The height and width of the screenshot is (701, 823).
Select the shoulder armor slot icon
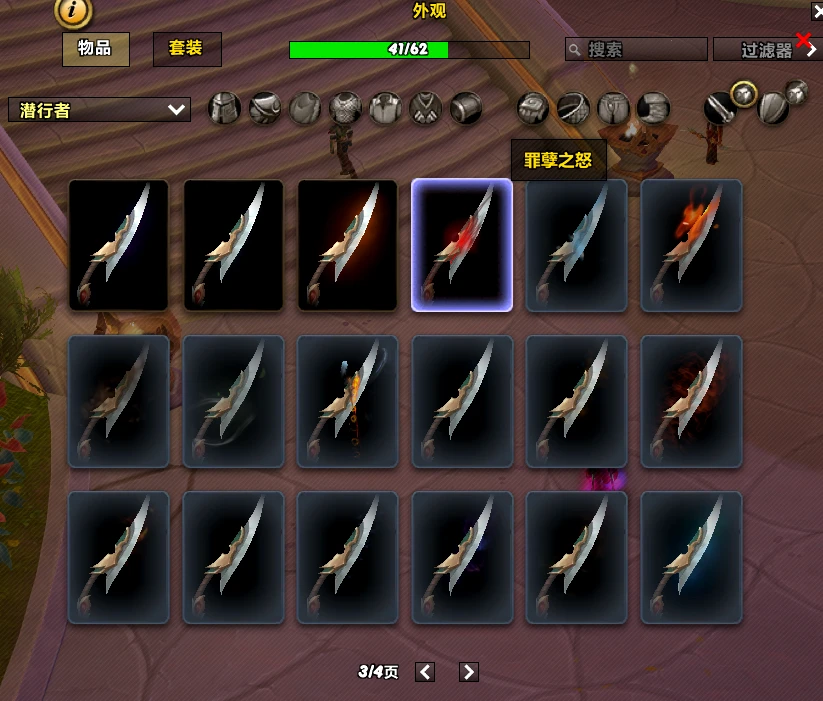pyautogui.click(x=265, y=108)
